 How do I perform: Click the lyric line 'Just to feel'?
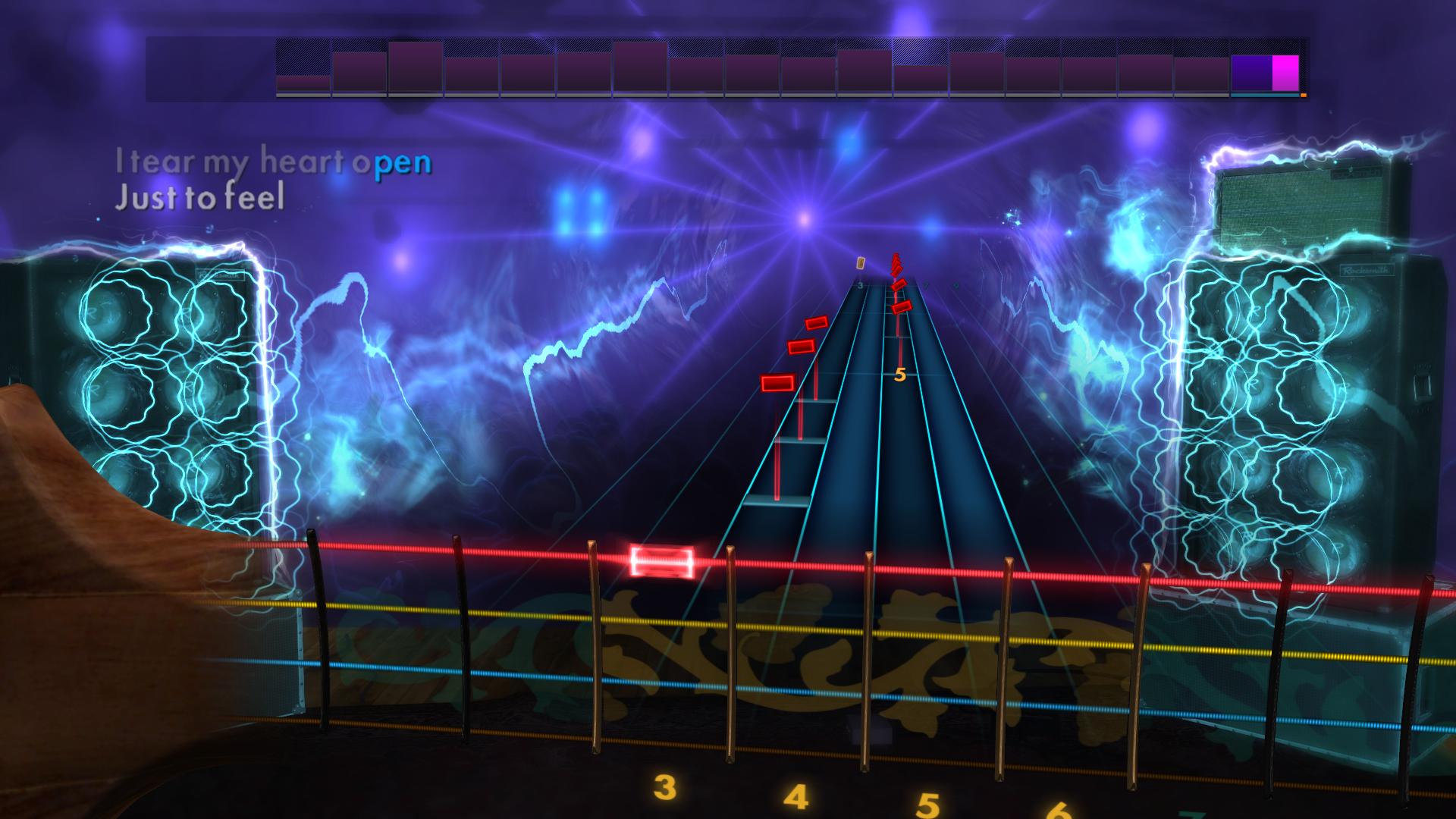coord(200,200)
